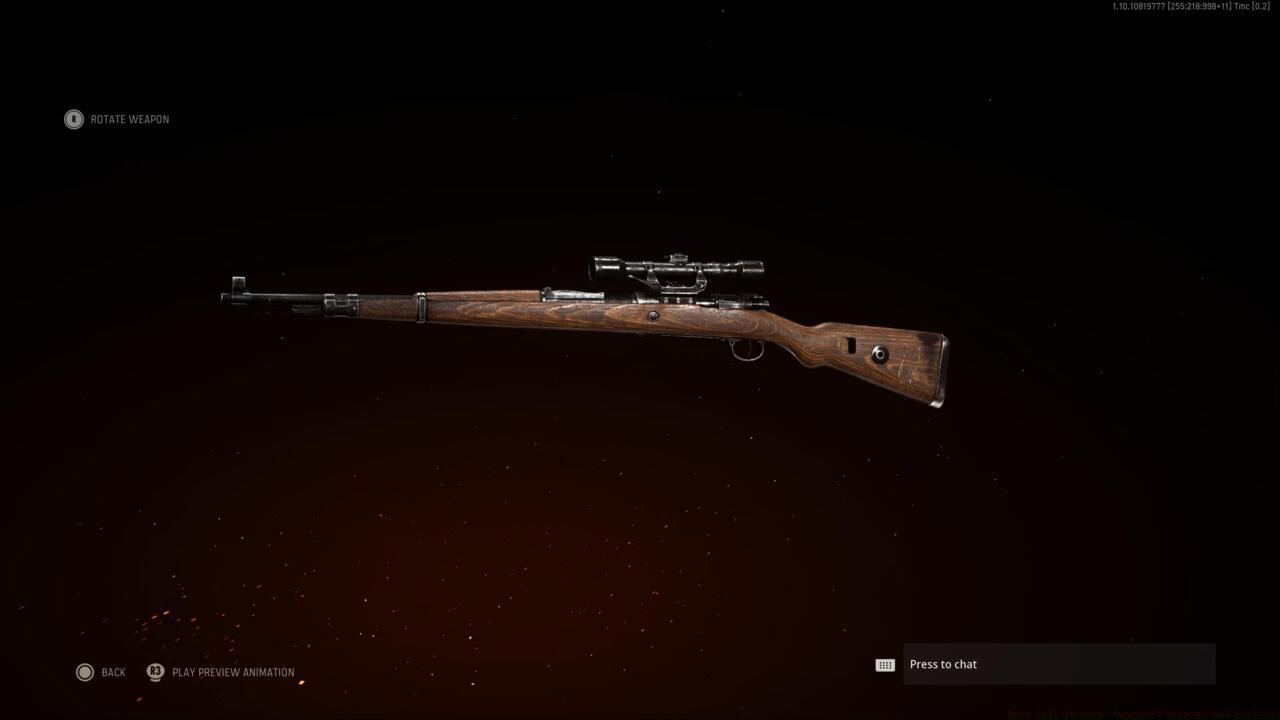
Task: Click the Rotate Weapon label text
Action: pos(130,119)
